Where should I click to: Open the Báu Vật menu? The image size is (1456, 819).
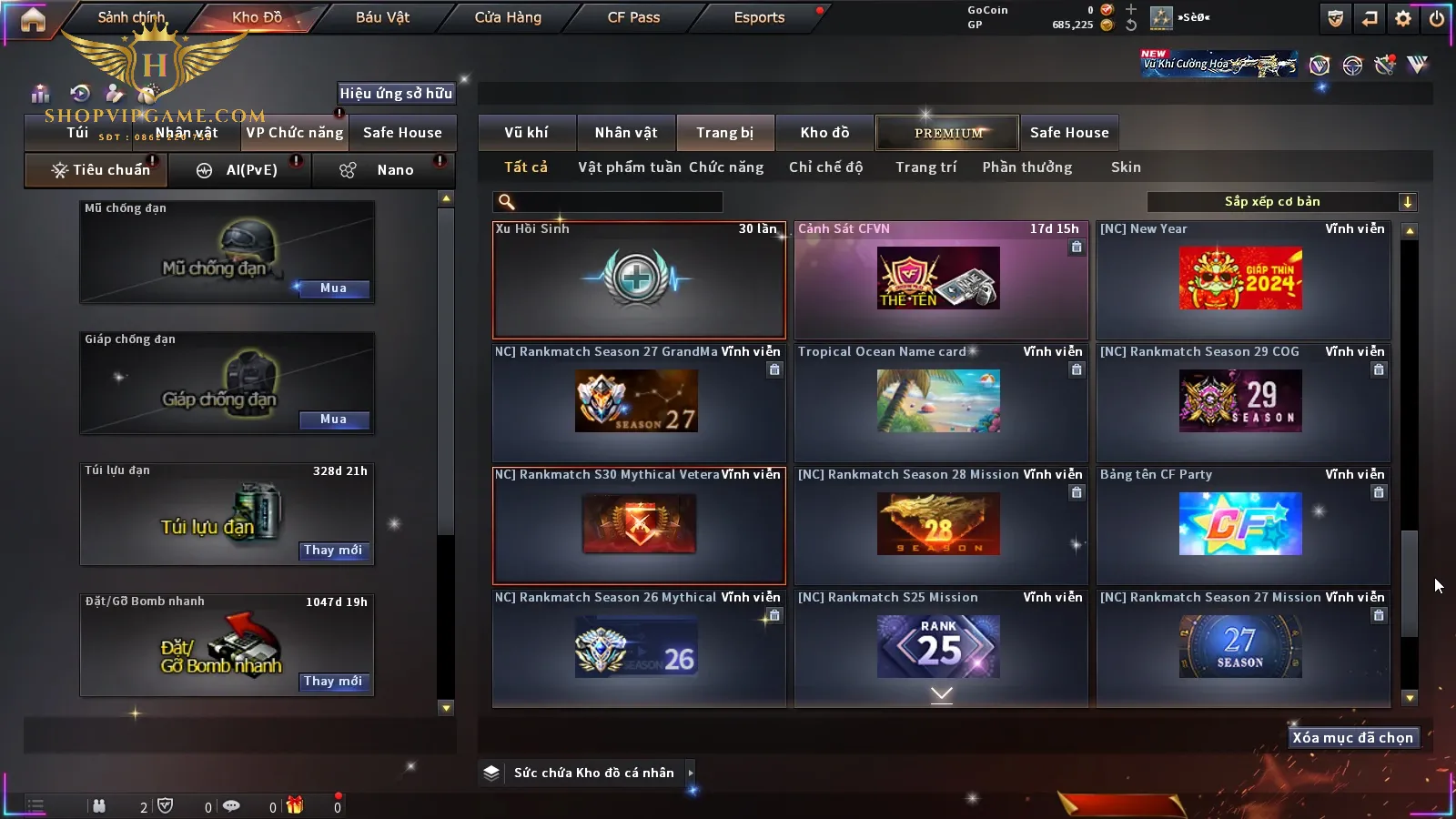pyautogui.click(x=382, y=17)
